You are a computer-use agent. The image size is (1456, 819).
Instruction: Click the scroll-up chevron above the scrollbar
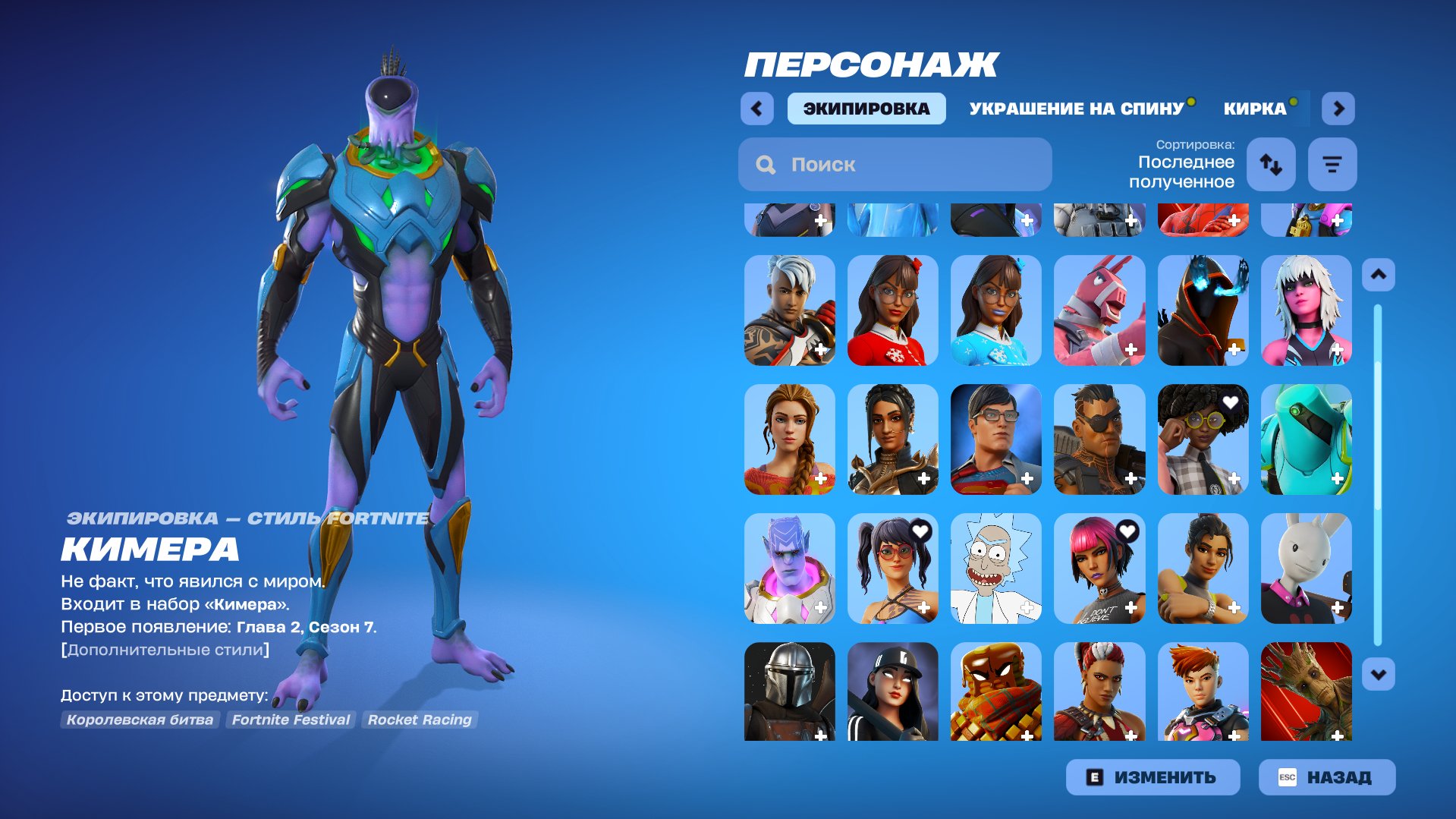[1378, 275]
